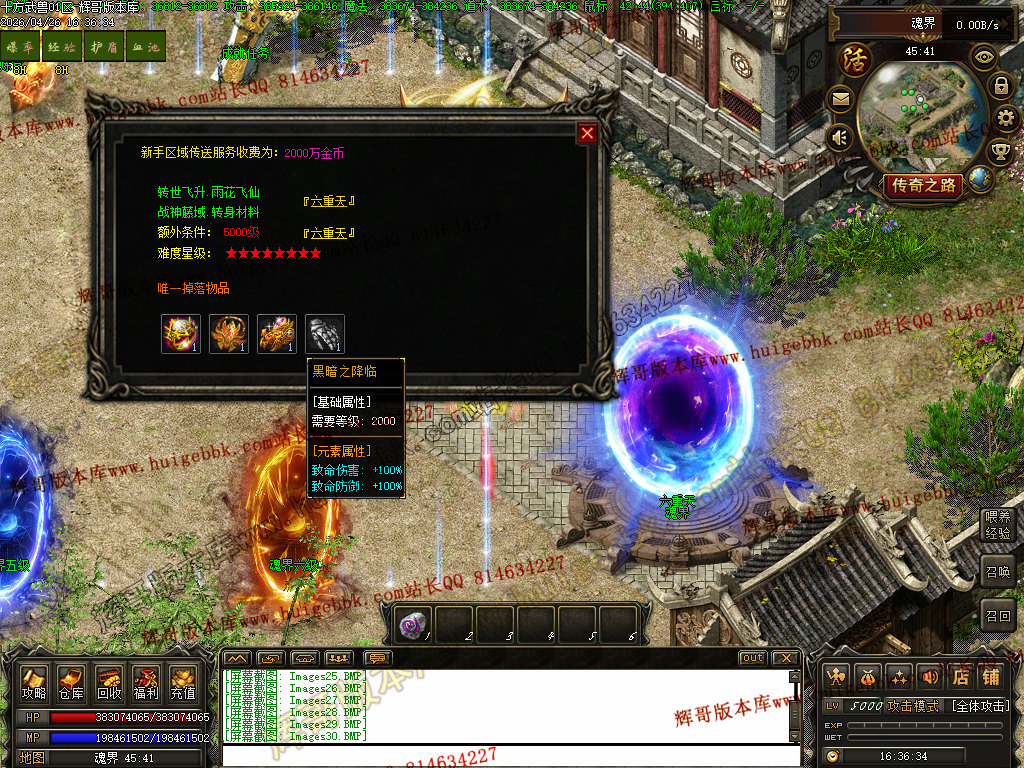Open the 攻略 guide button
1024x768 pixels.
coord(34,683)
